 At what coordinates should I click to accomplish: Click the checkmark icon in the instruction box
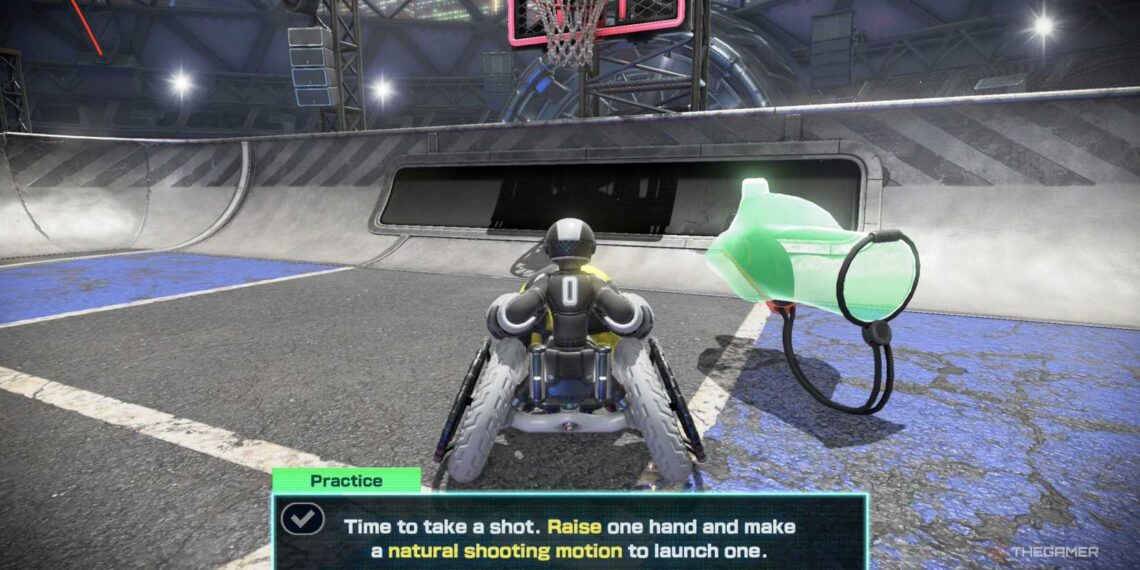point(301,518)
